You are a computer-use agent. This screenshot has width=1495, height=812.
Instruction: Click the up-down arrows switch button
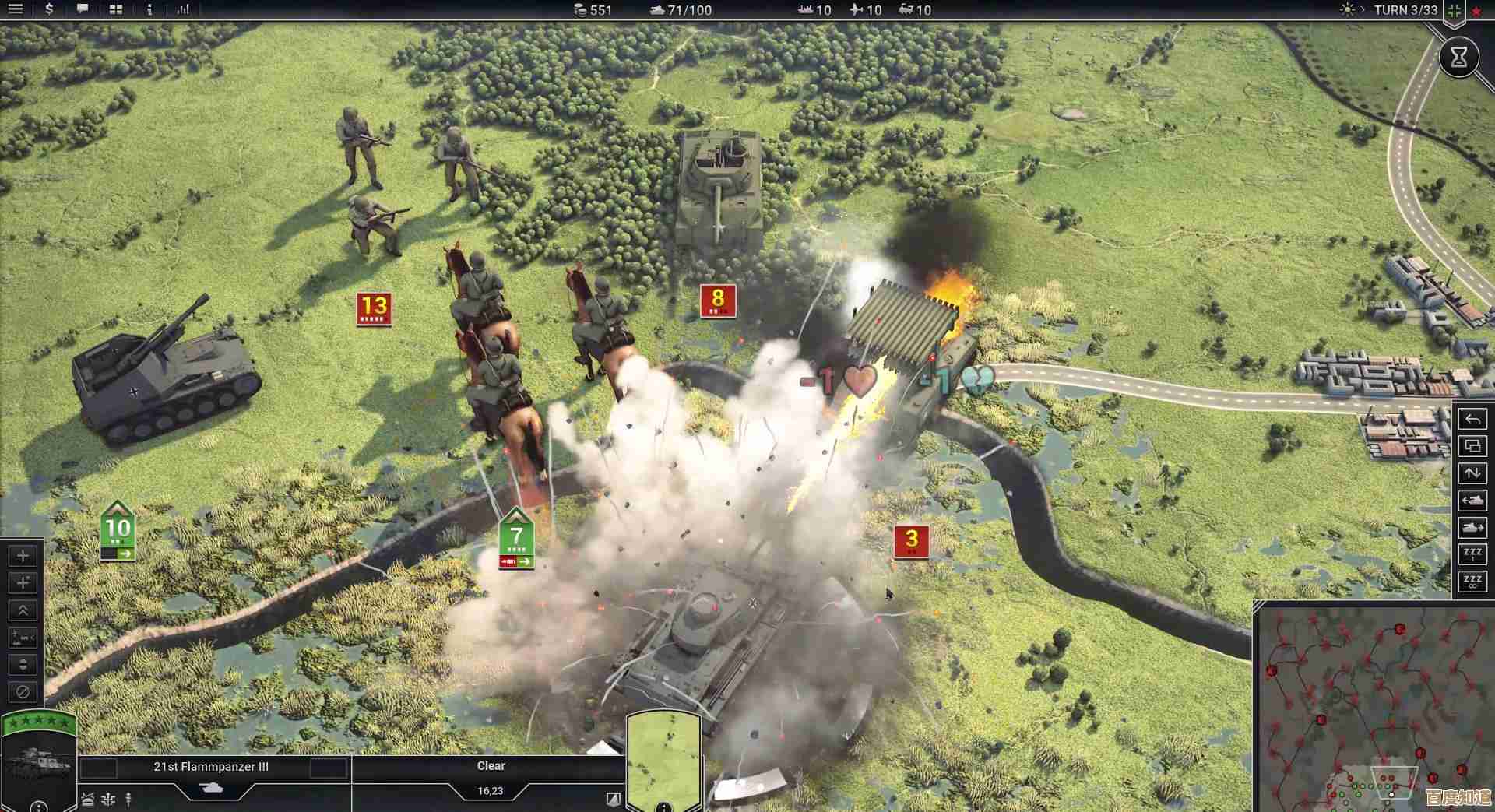tap(1472, 473)
